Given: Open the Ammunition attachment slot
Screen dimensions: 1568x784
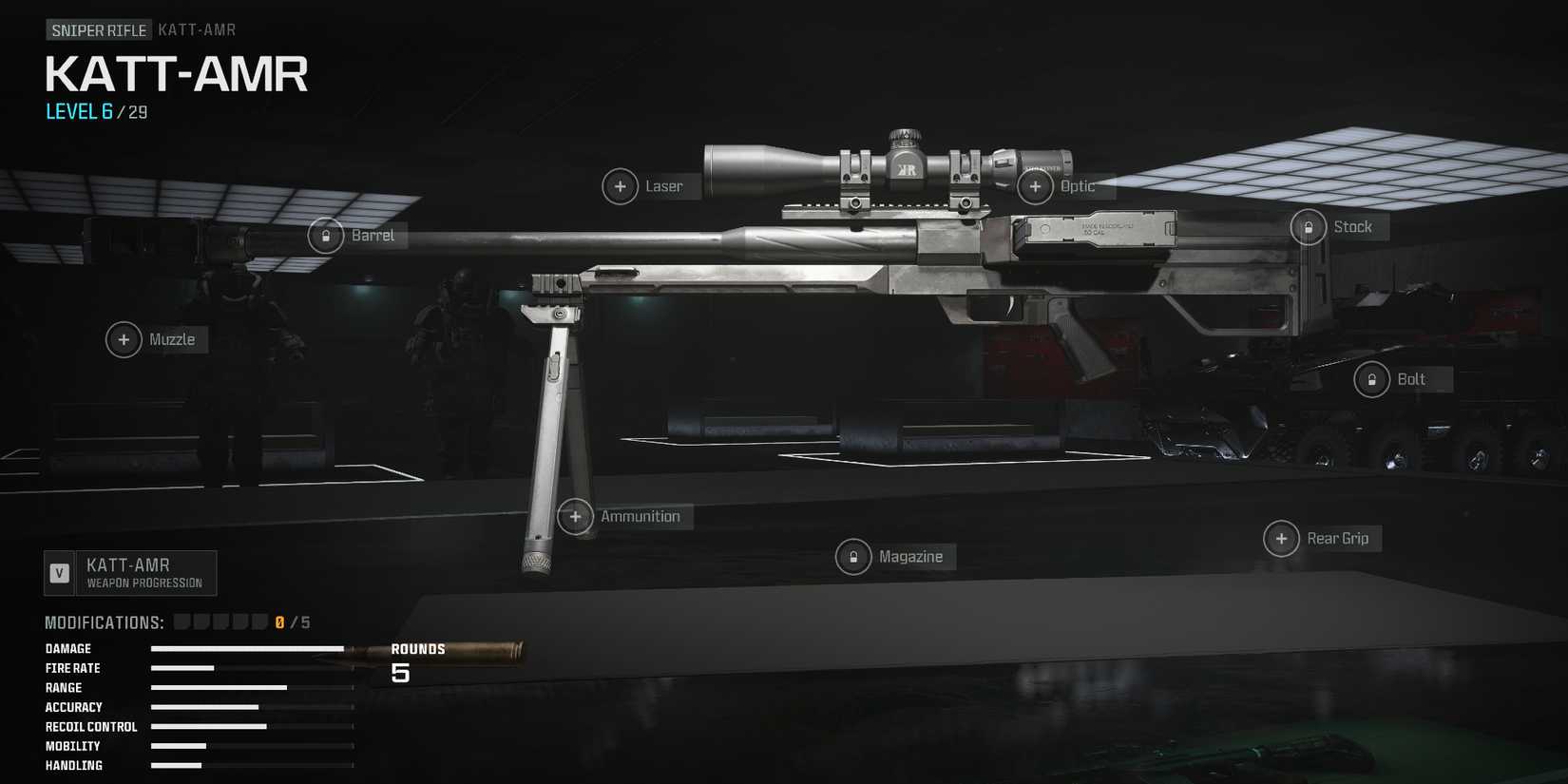Looking at the screenshot, I should point(575,516).
